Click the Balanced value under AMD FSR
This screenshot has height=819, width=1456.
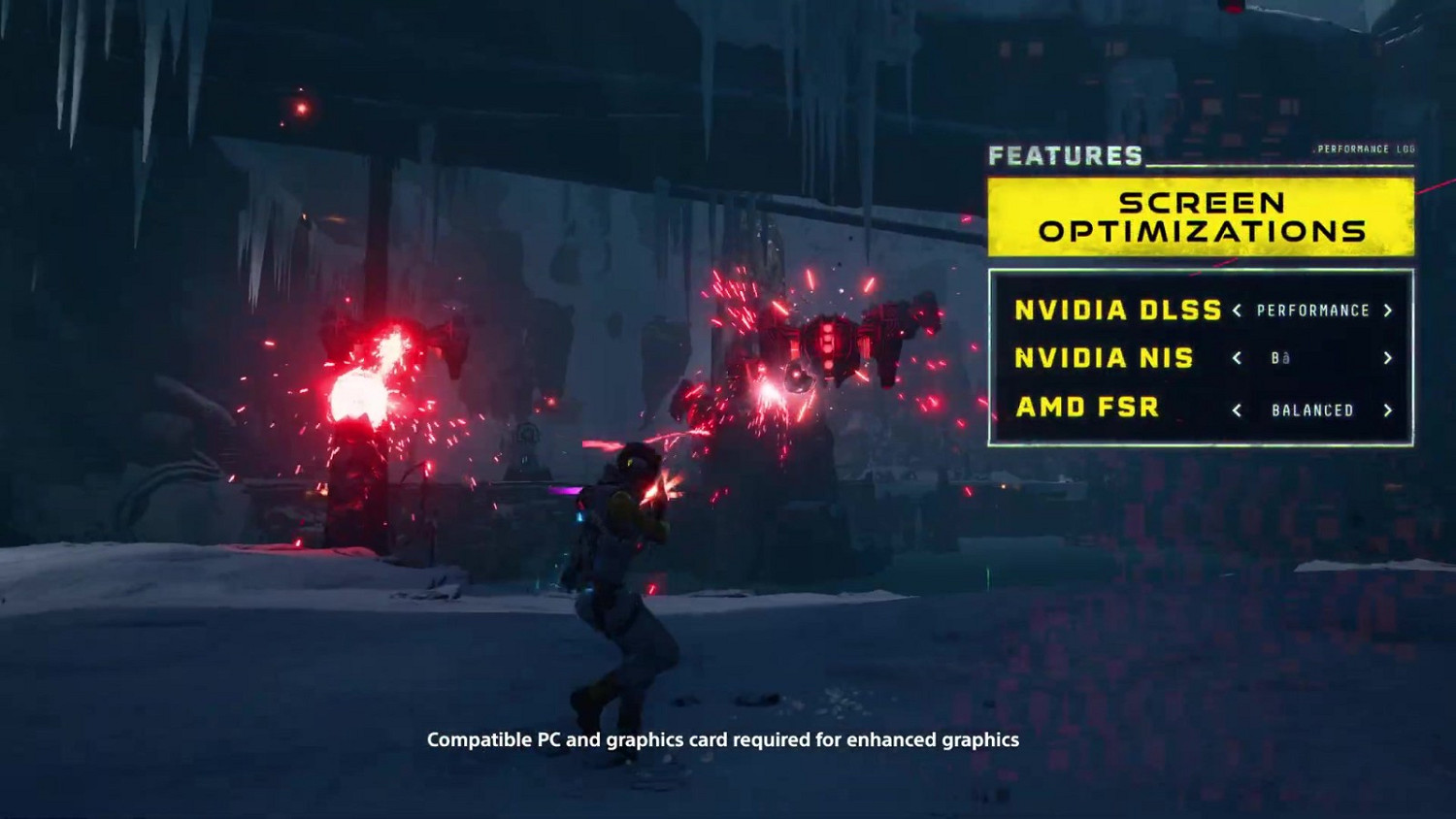click(1313, 409)
